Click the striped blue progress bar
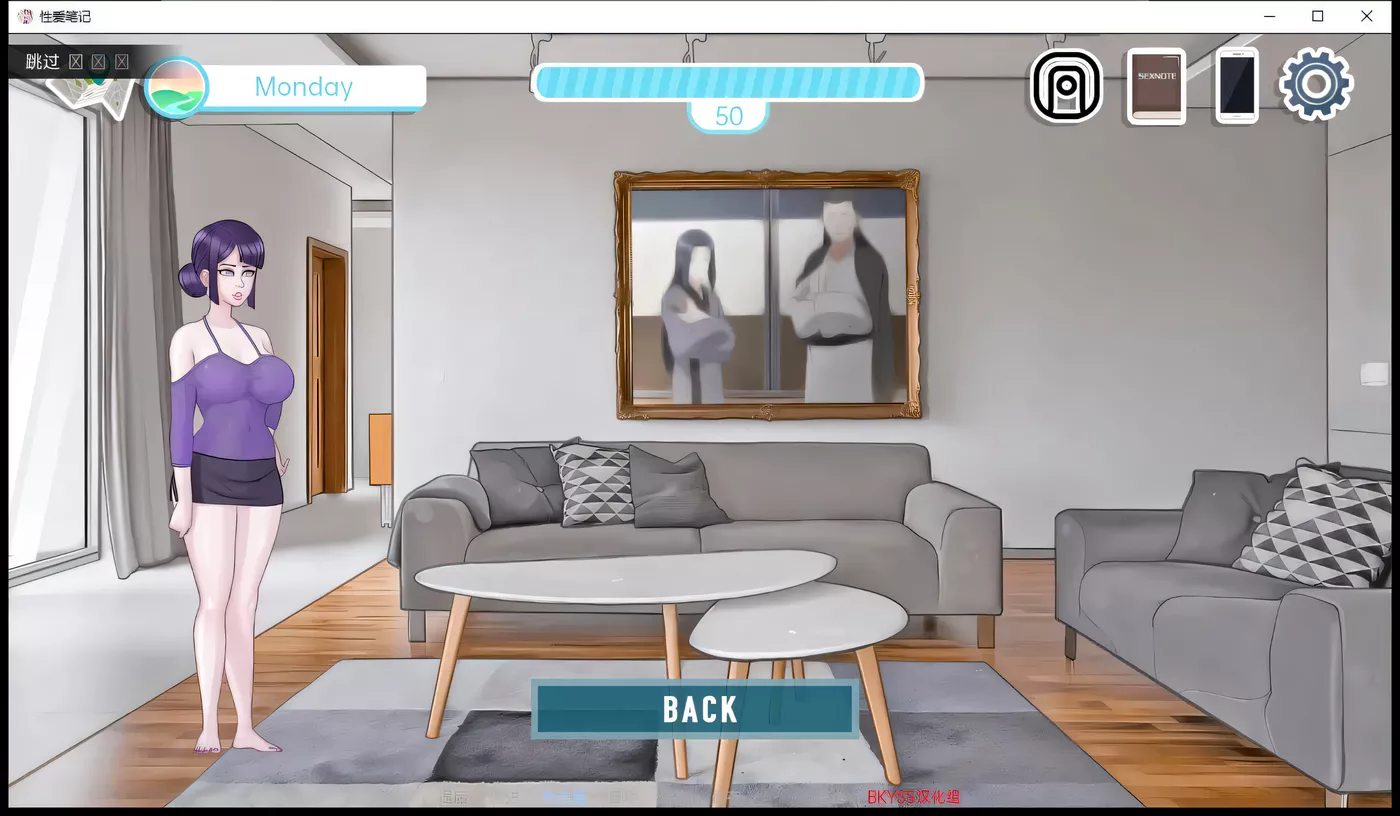This screenshot has width=1400, height=816. point(728,83)
